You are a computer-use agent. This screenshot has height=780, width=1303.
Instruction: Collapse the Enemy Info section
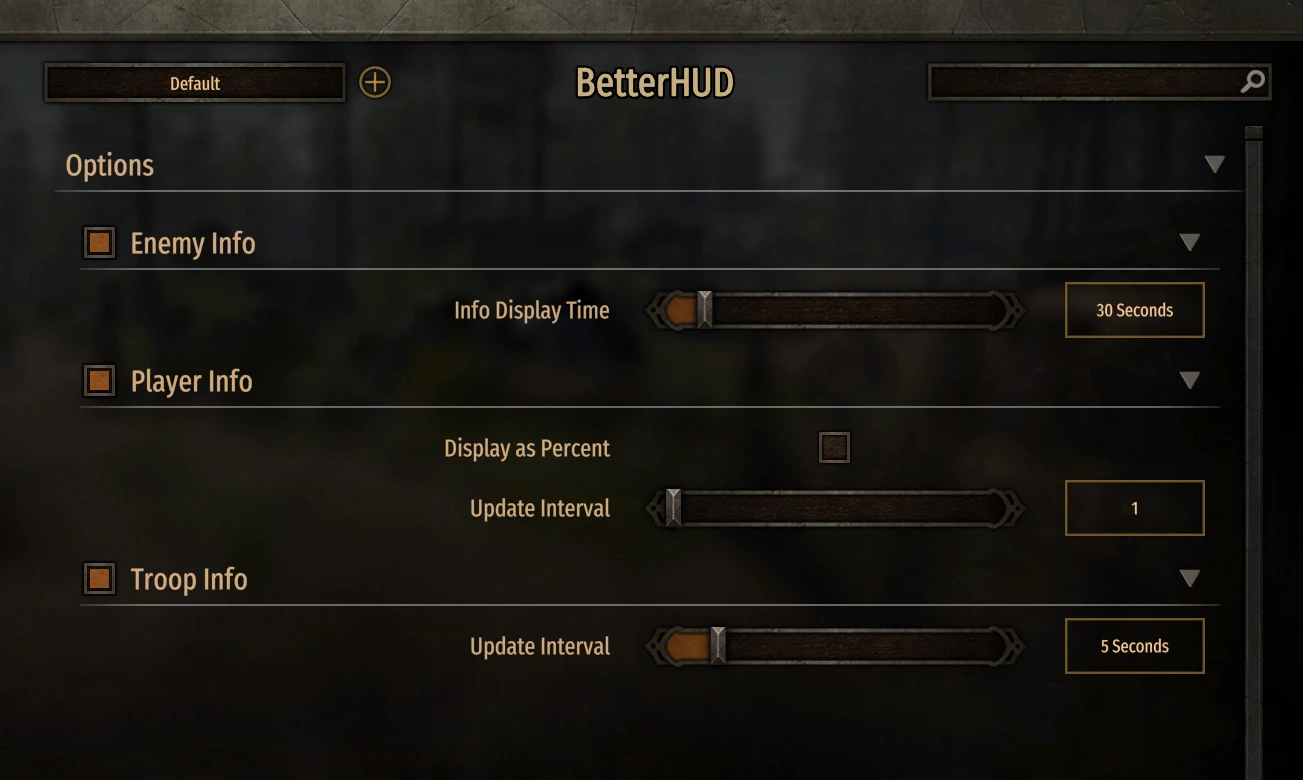[1190, 242]
